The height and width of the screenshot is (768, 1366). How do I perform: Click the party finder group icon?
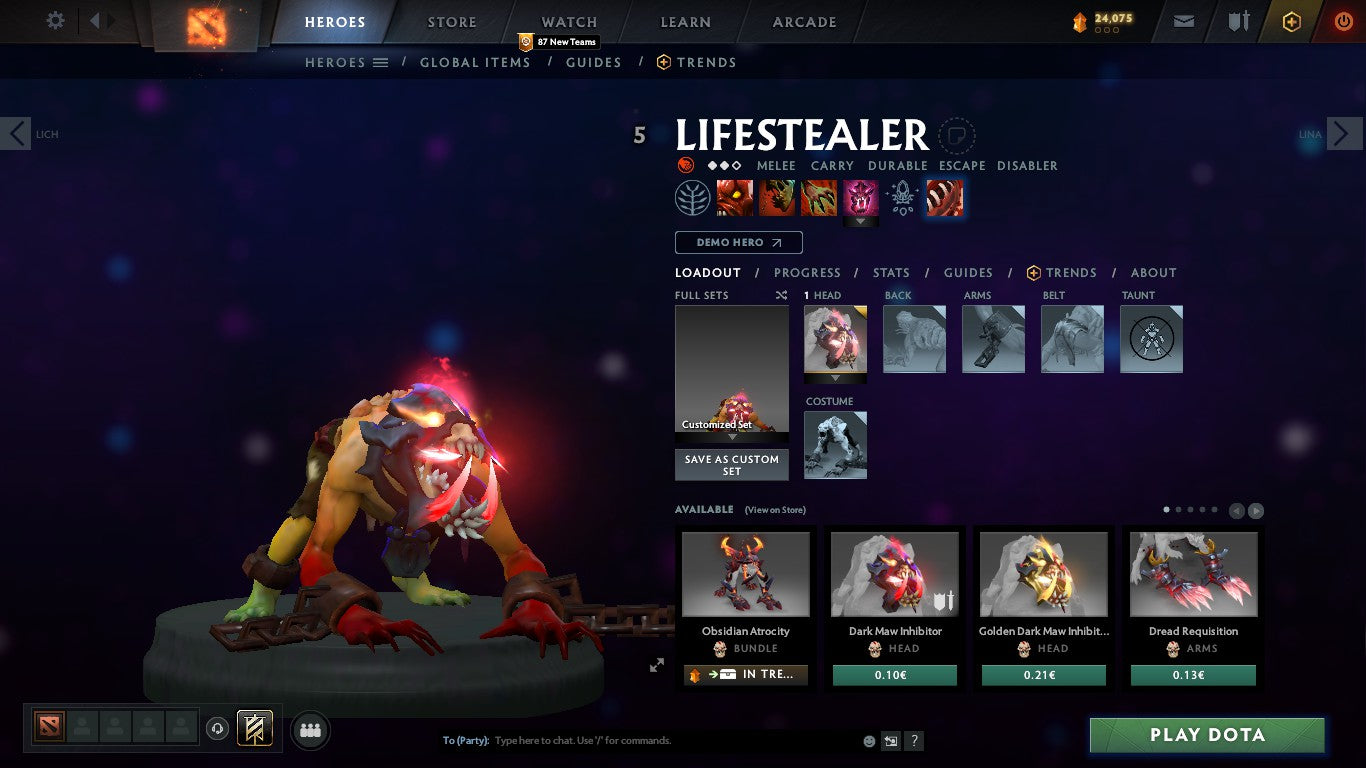point(311,729)
